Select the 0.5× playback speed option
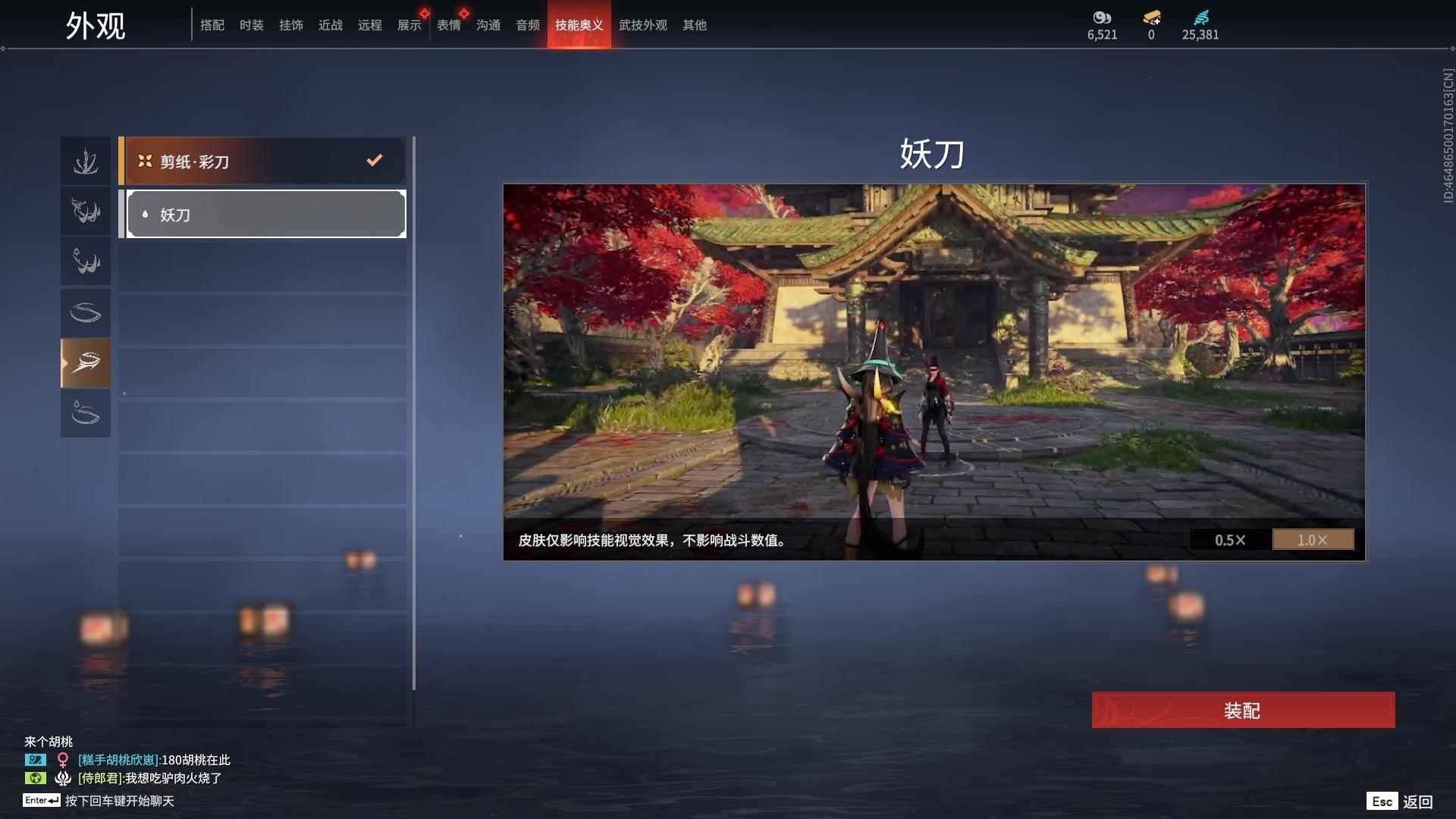The height and width of the screenshot is (819, 1456). coord(1228,540)
